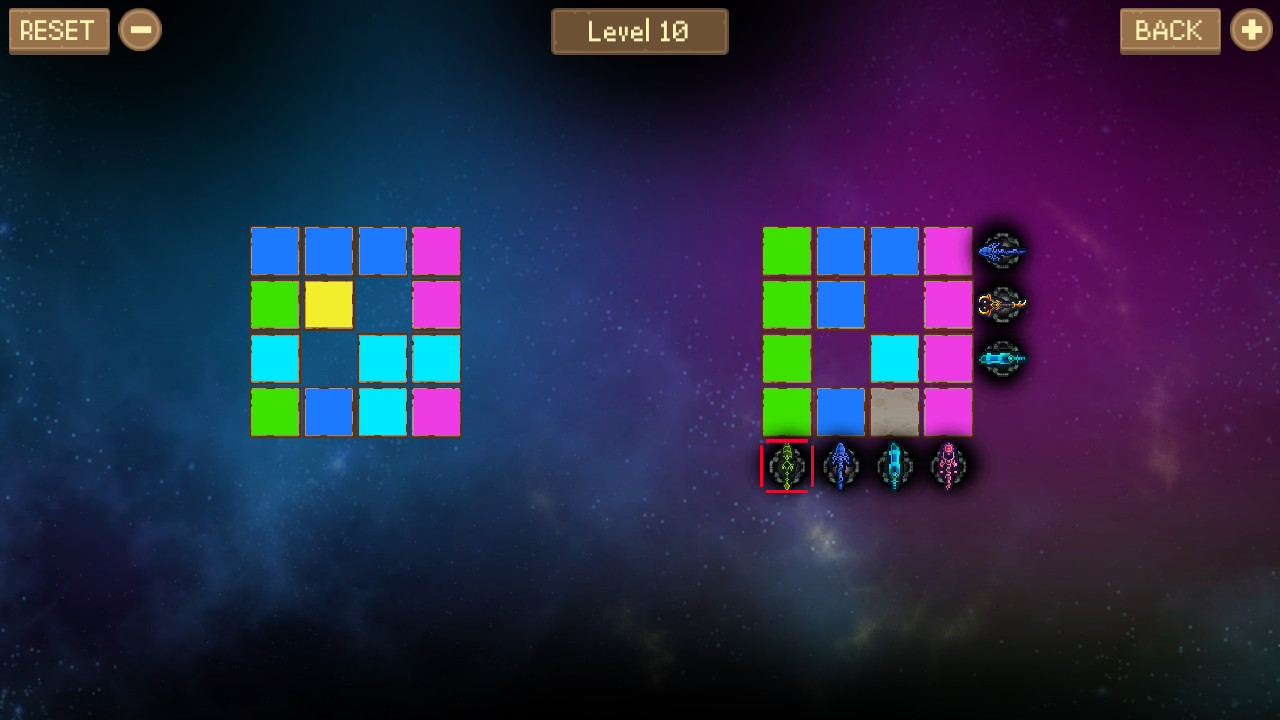Click the green tile at the right grid's bottom-left

pyautogui.click(x=786, y=413)
